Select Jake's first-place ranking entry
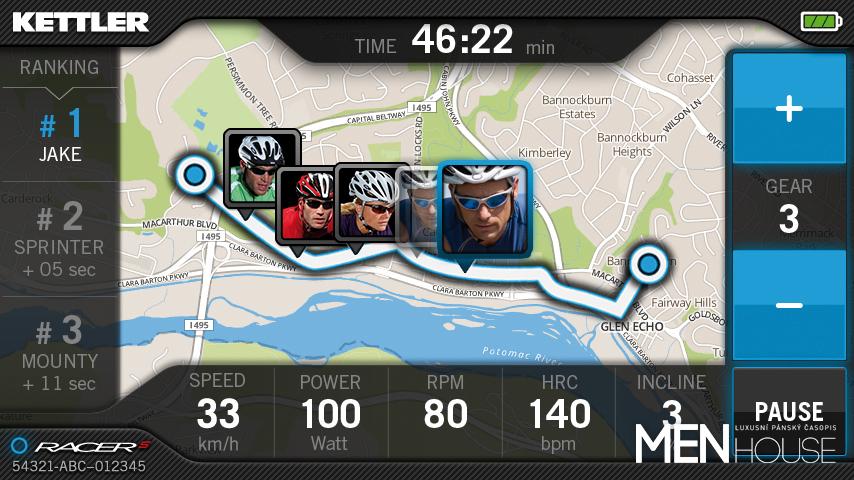 tap(60, 138)
